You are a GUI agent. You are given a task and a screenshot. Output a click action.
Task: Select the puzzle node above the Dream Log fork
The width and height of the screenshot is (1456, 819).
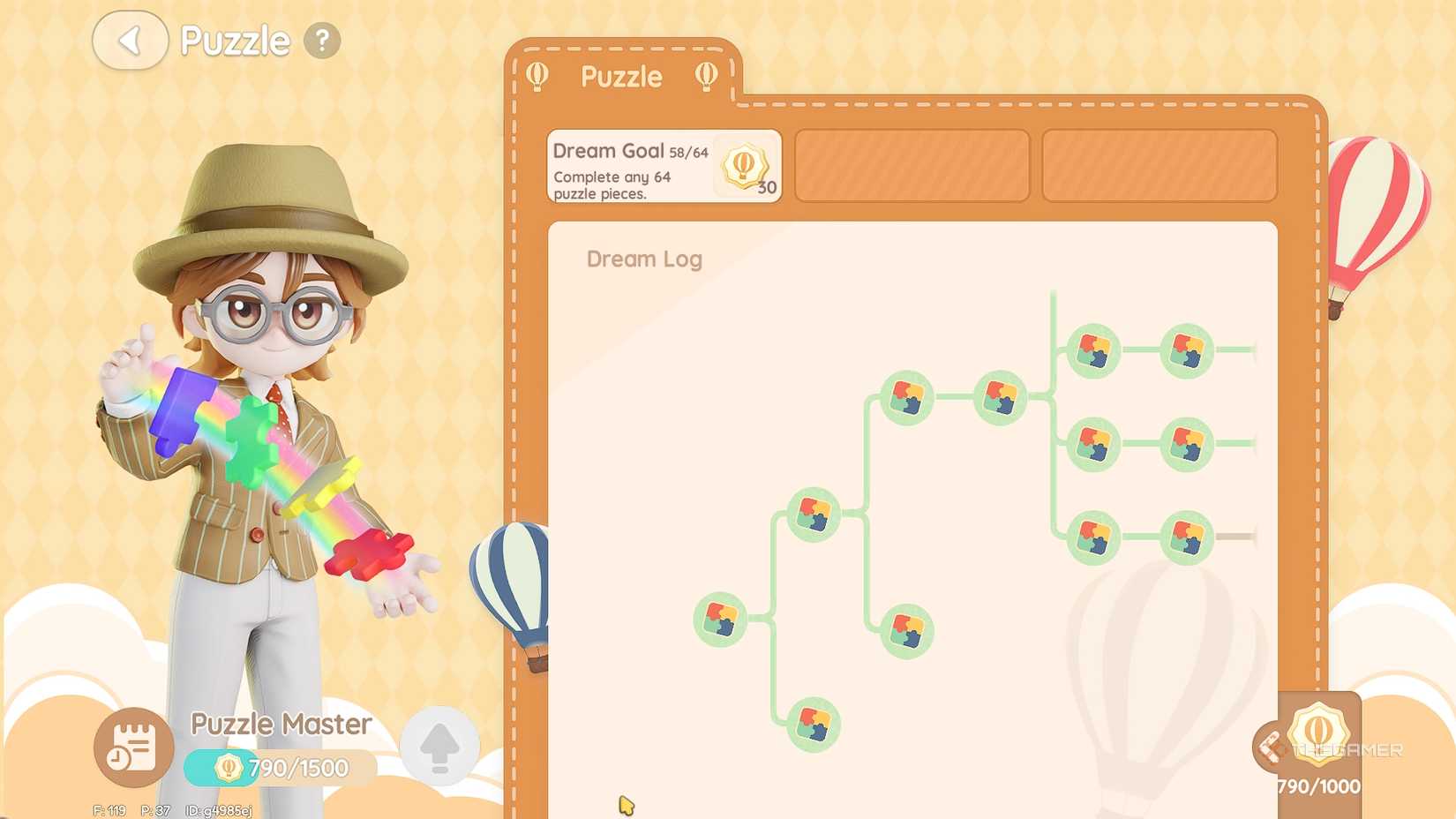pos(908,396)
